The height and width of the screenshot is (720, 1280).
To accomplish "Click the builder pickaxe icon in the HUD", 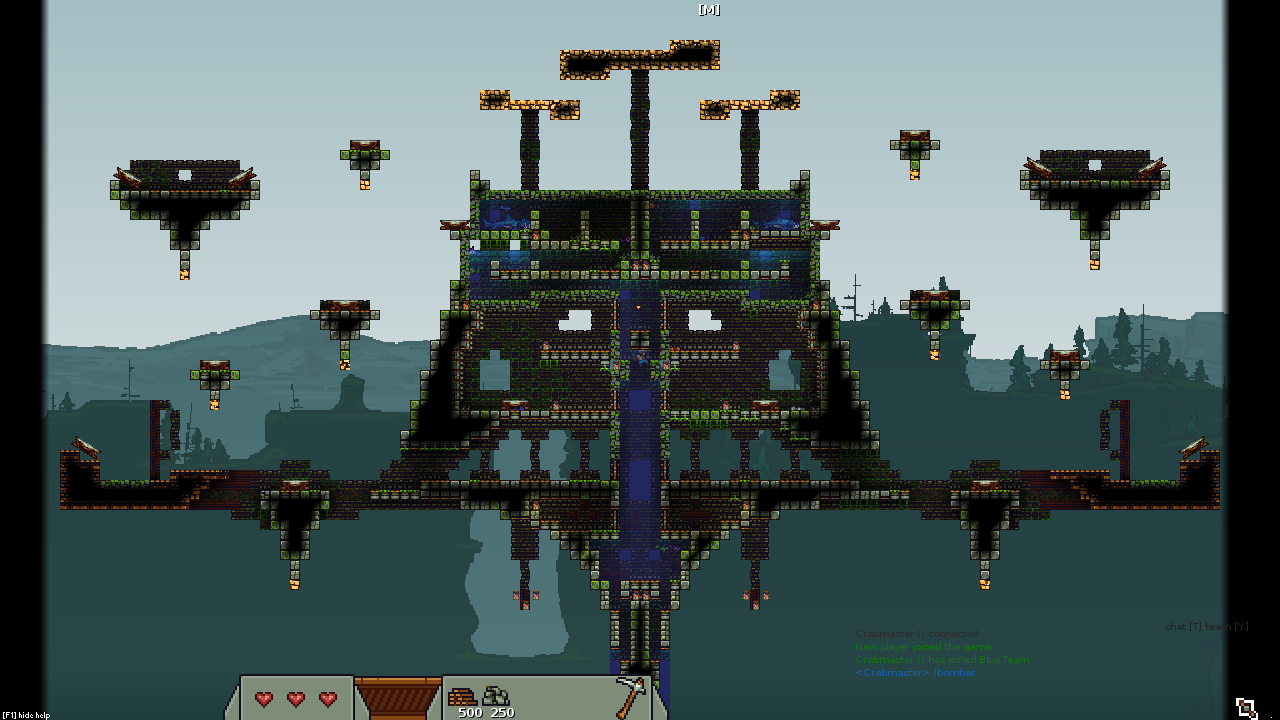I will click(x=631, y=696).
